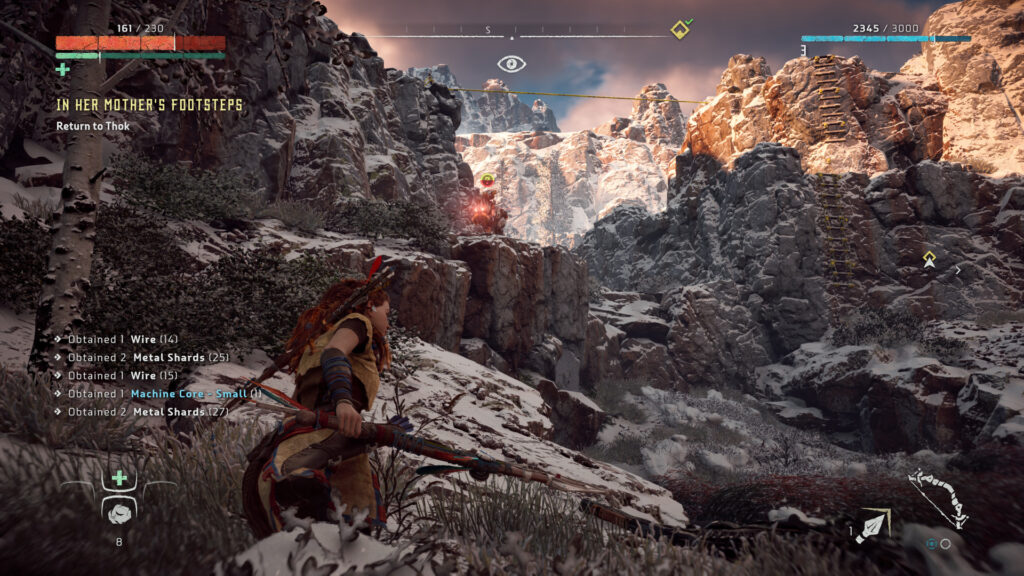Click the yellow quest waypoint marker
The image size is (1024, 576).
(929, 259)
